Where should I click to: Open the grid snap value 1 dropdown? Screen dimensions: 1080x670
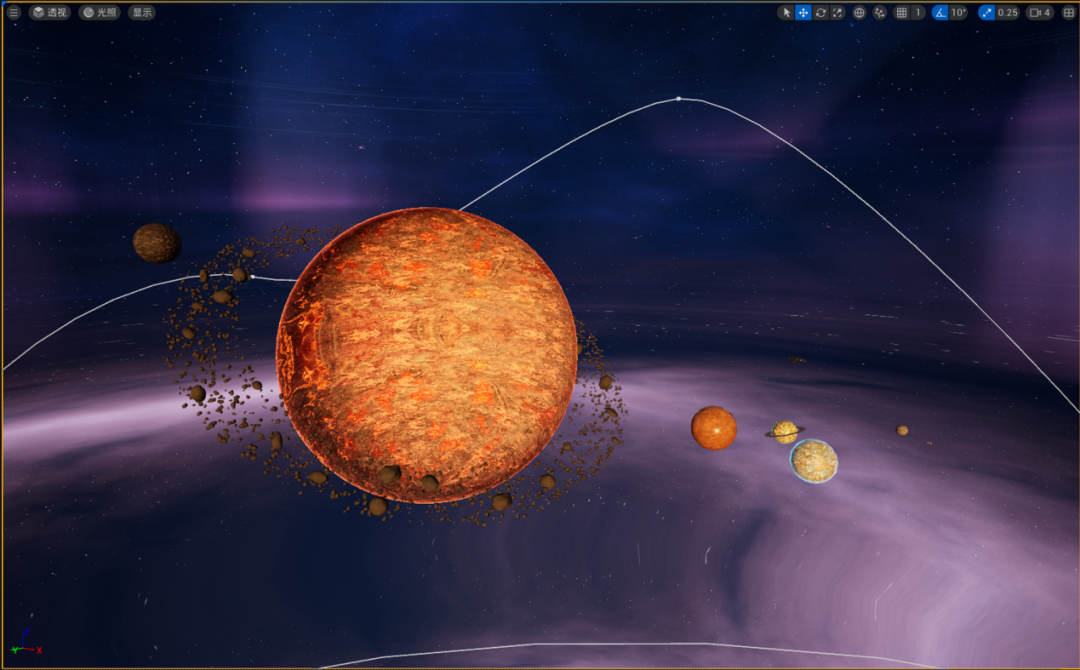918,13
